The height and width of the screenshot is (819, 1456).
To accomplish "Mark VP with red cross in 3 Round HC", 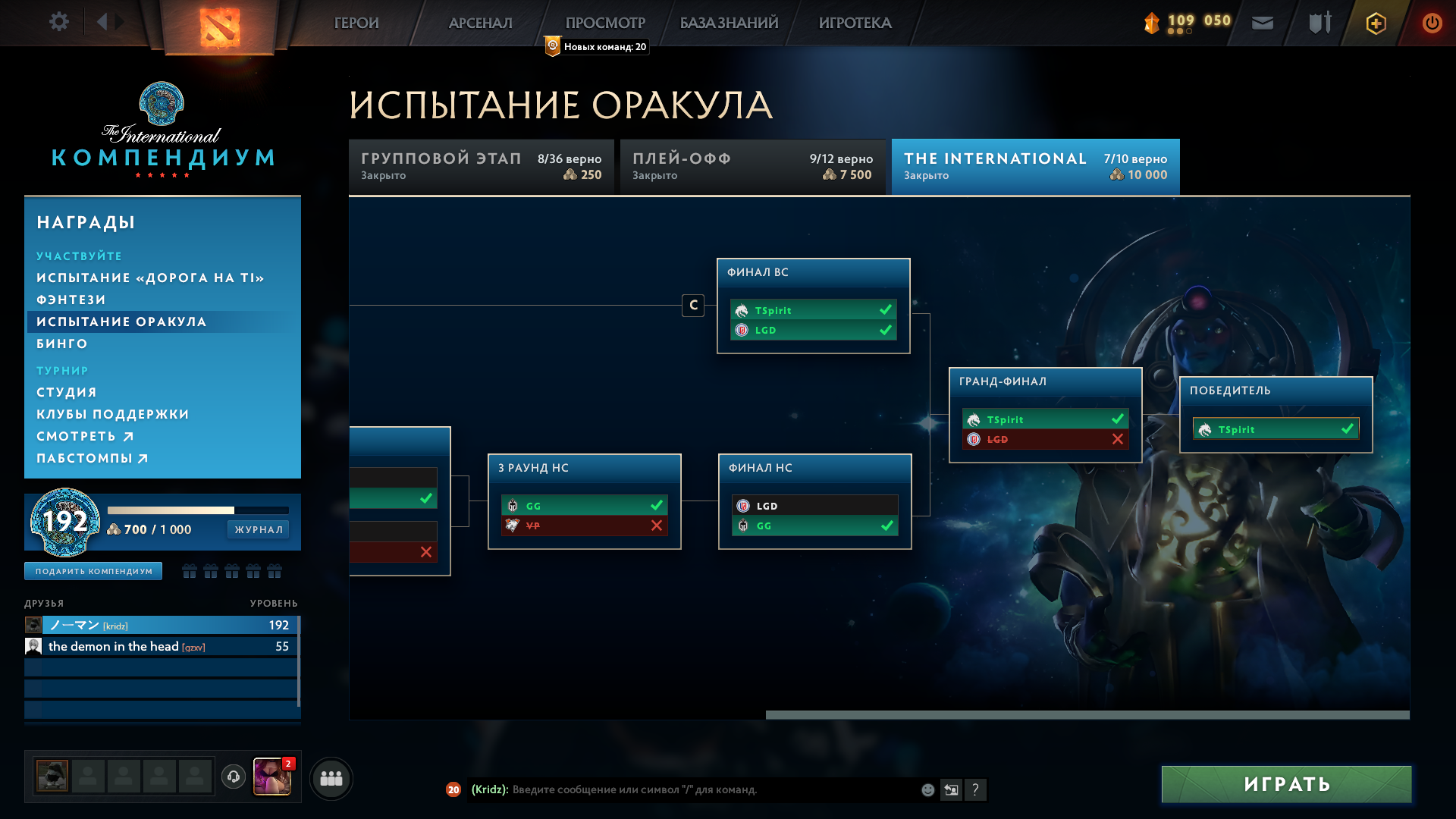I will 657,526.
